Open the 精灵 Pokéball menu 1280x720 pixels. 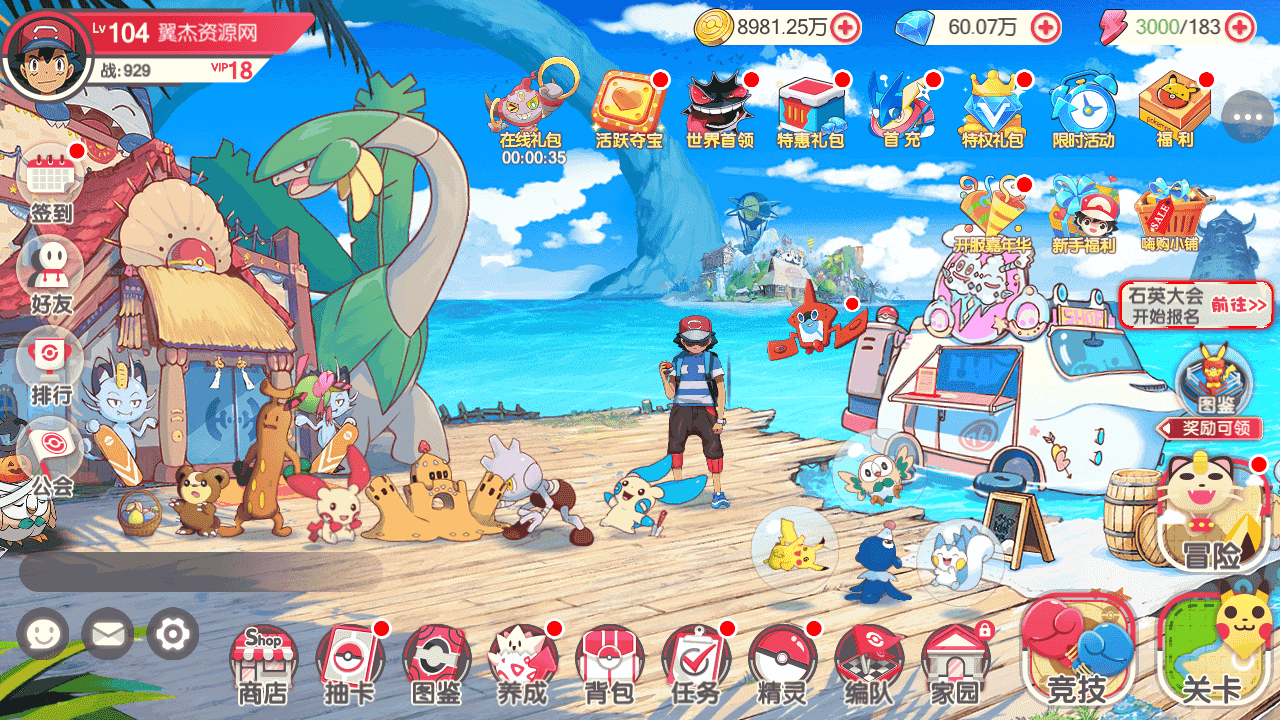pos(782,662)
